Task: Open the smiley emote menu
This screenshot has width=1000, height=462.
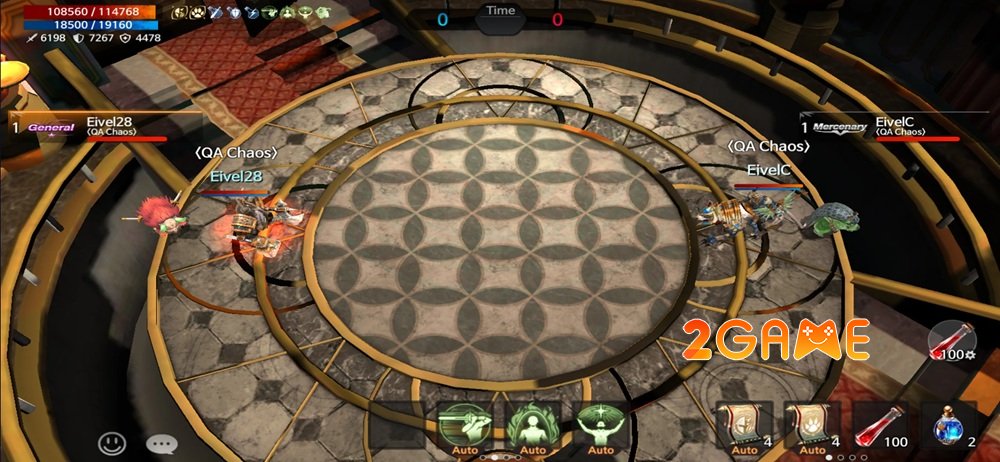Action: coord(112,442)
